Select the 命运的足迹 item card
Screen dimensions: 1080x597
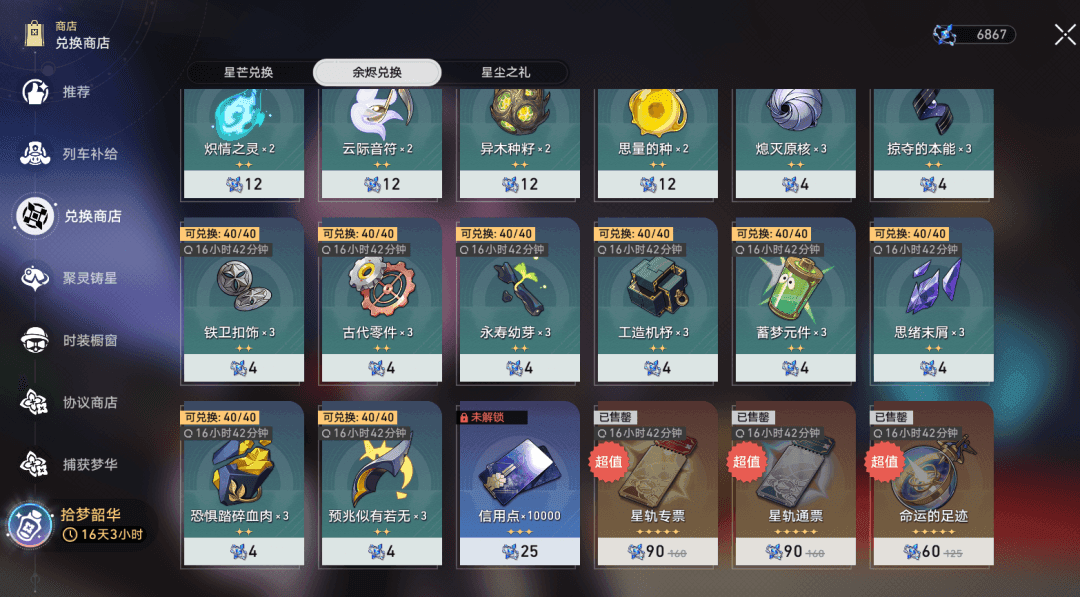[x=934, y=483]
